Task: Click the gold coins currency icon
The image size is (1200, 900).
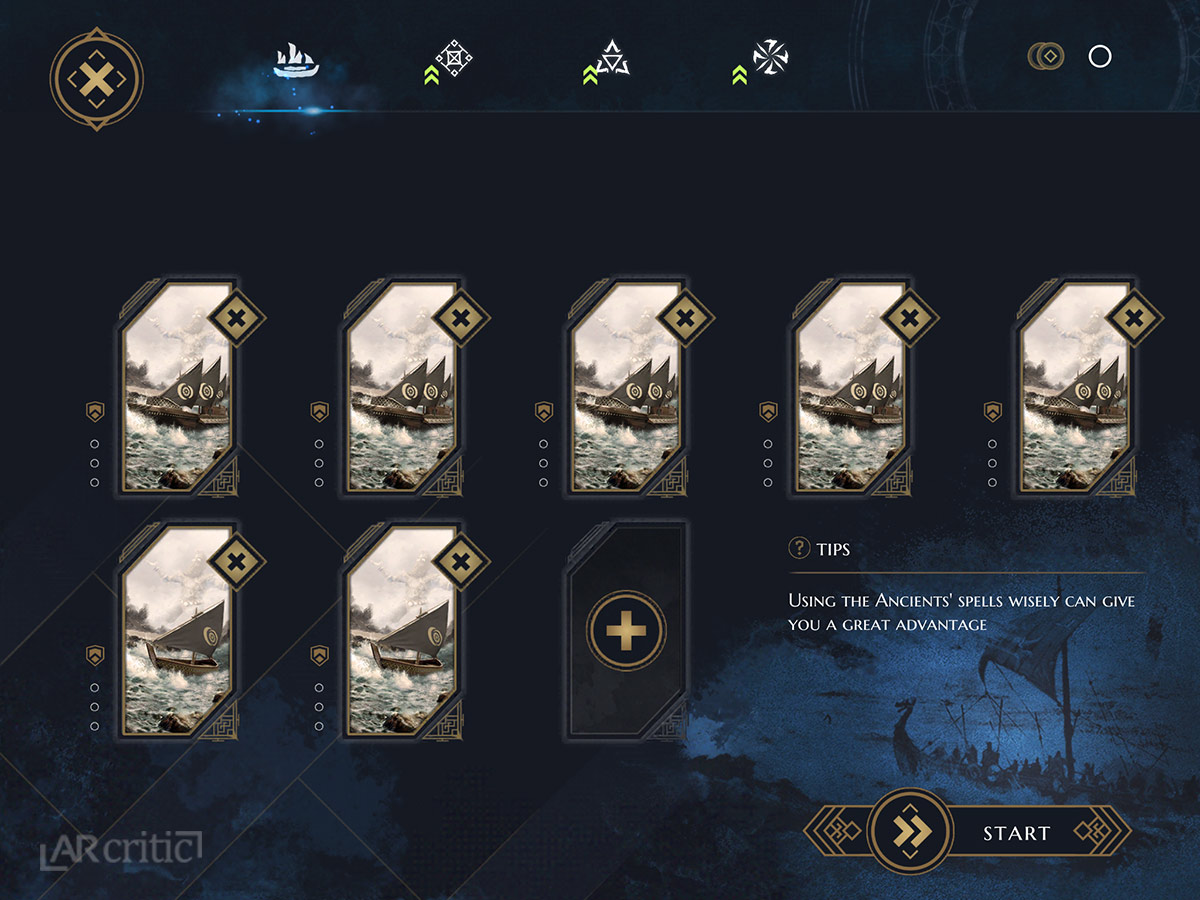Action: click(1045, 56)
